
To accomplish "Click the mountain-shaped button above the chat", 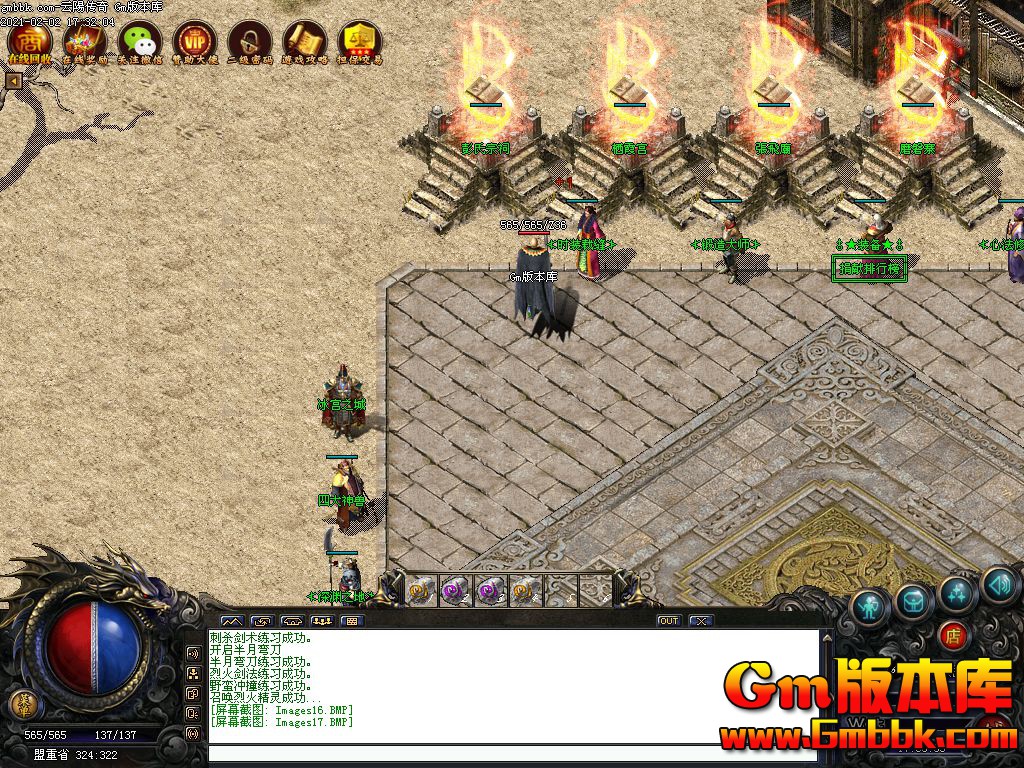I will click(231, 621).
